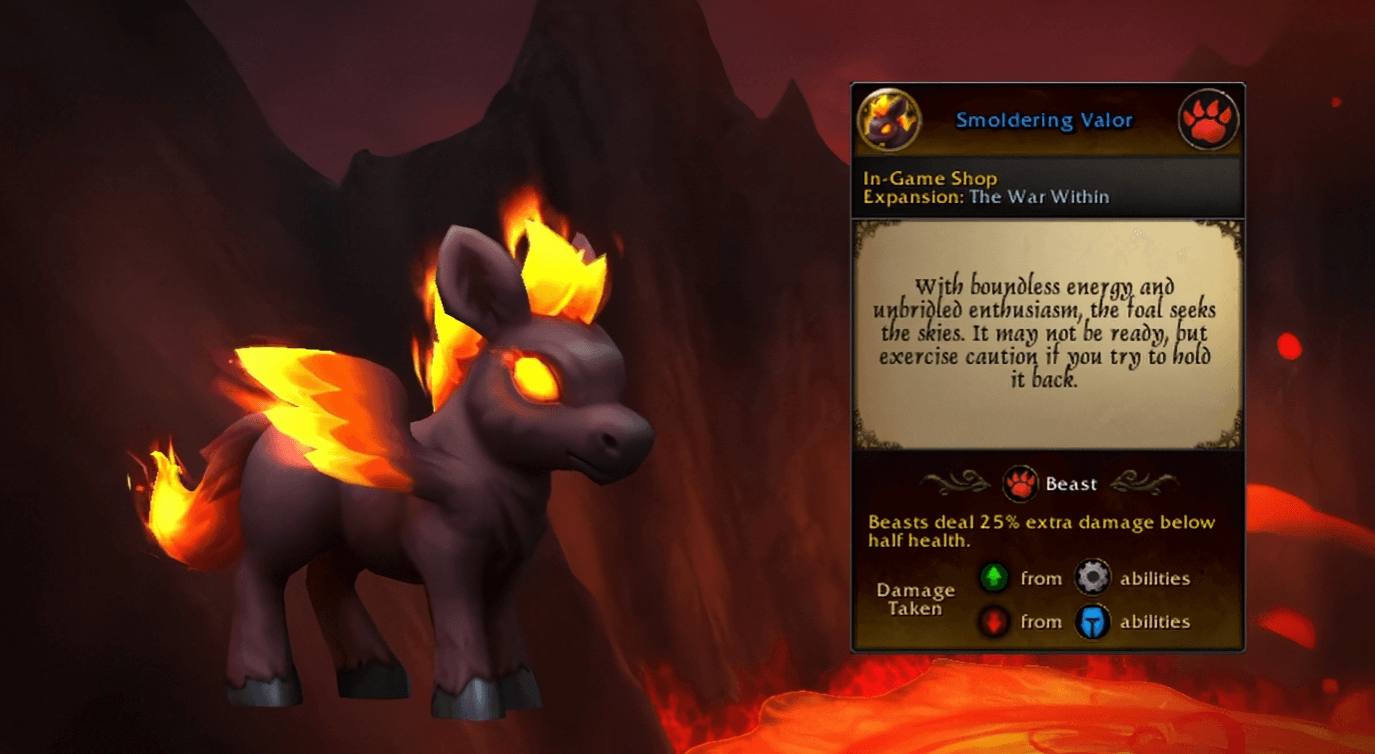Click the right decorative flourish beside Beast
Screen dimensions: 1375x754
tap(1135, 483)
